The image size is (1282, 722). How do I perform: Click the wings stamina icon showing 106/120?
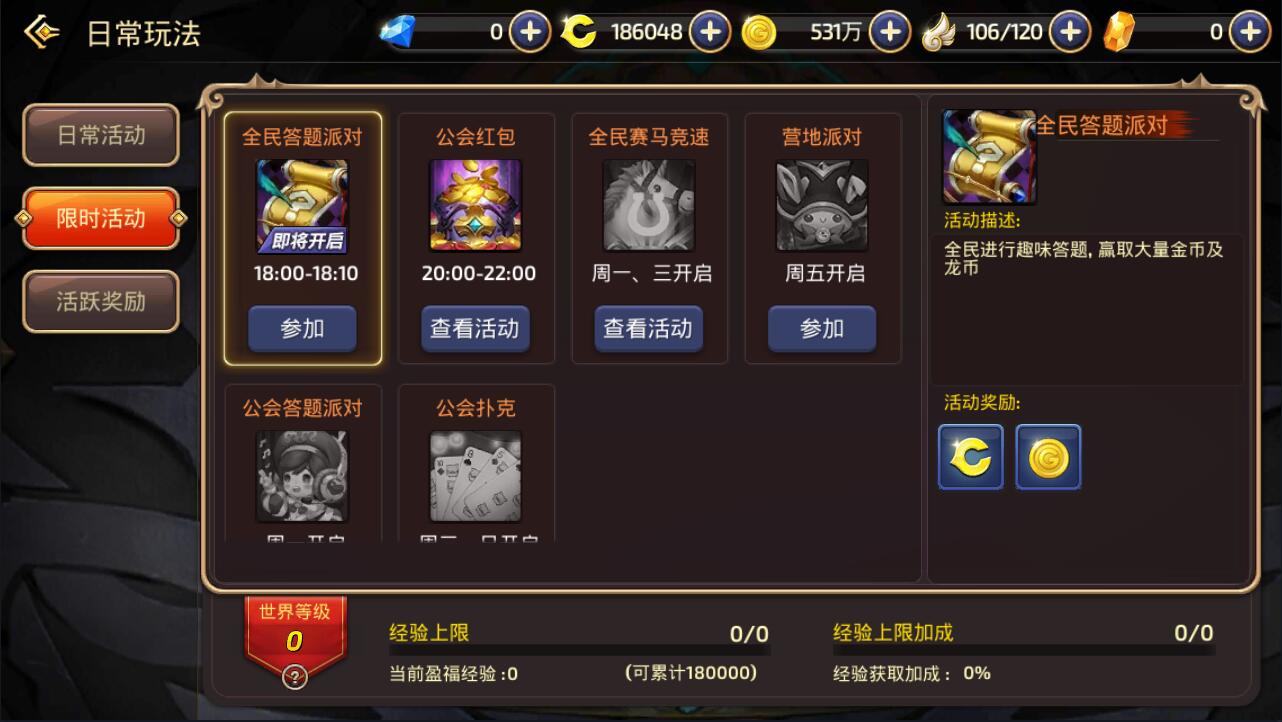tap(940, 31)
